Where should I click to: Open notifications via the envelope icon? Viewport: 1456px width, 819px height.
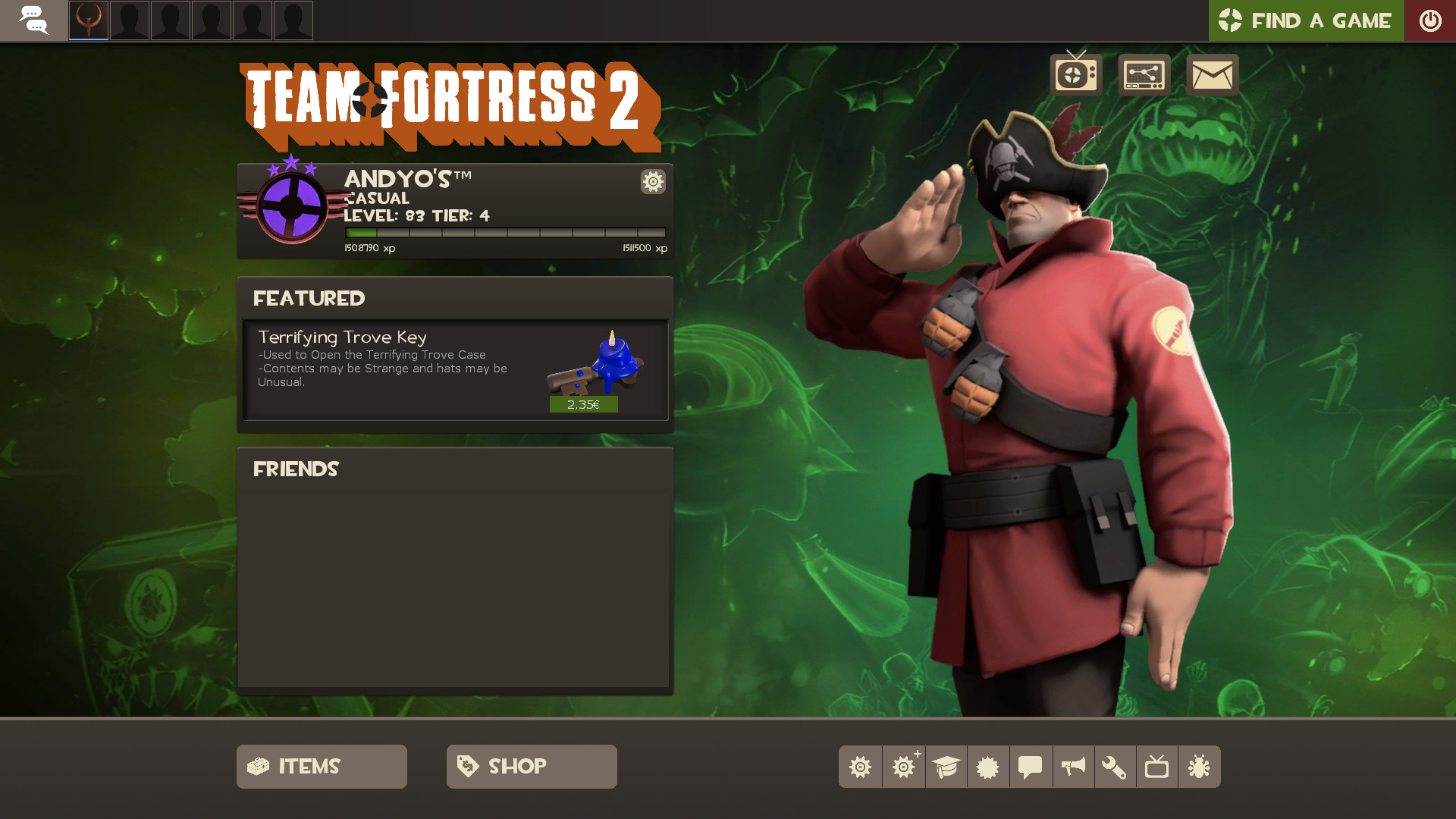point(1212,74)
